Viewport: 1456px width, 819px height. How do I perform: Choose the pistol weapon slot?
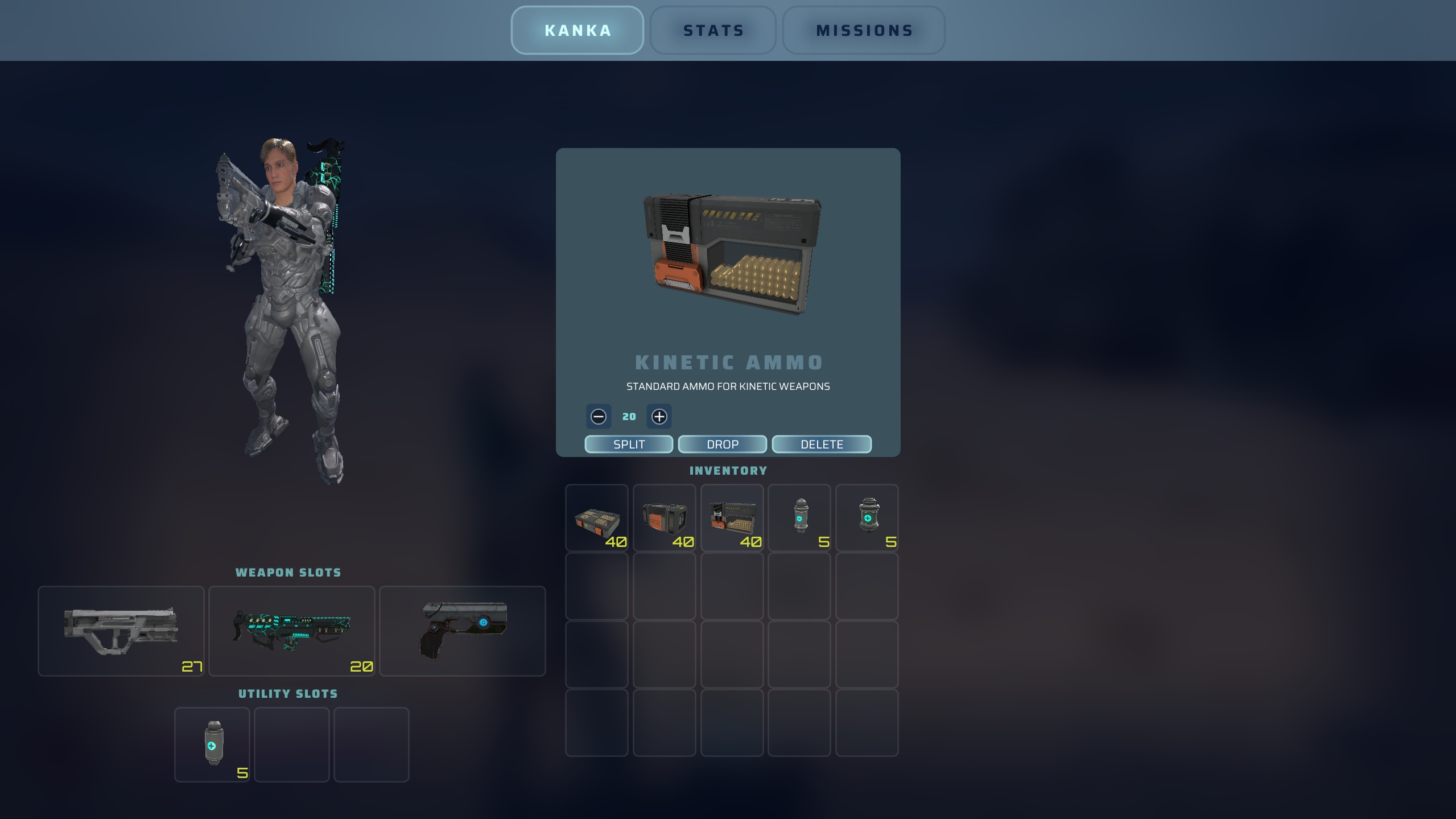[x=463, y=631]
